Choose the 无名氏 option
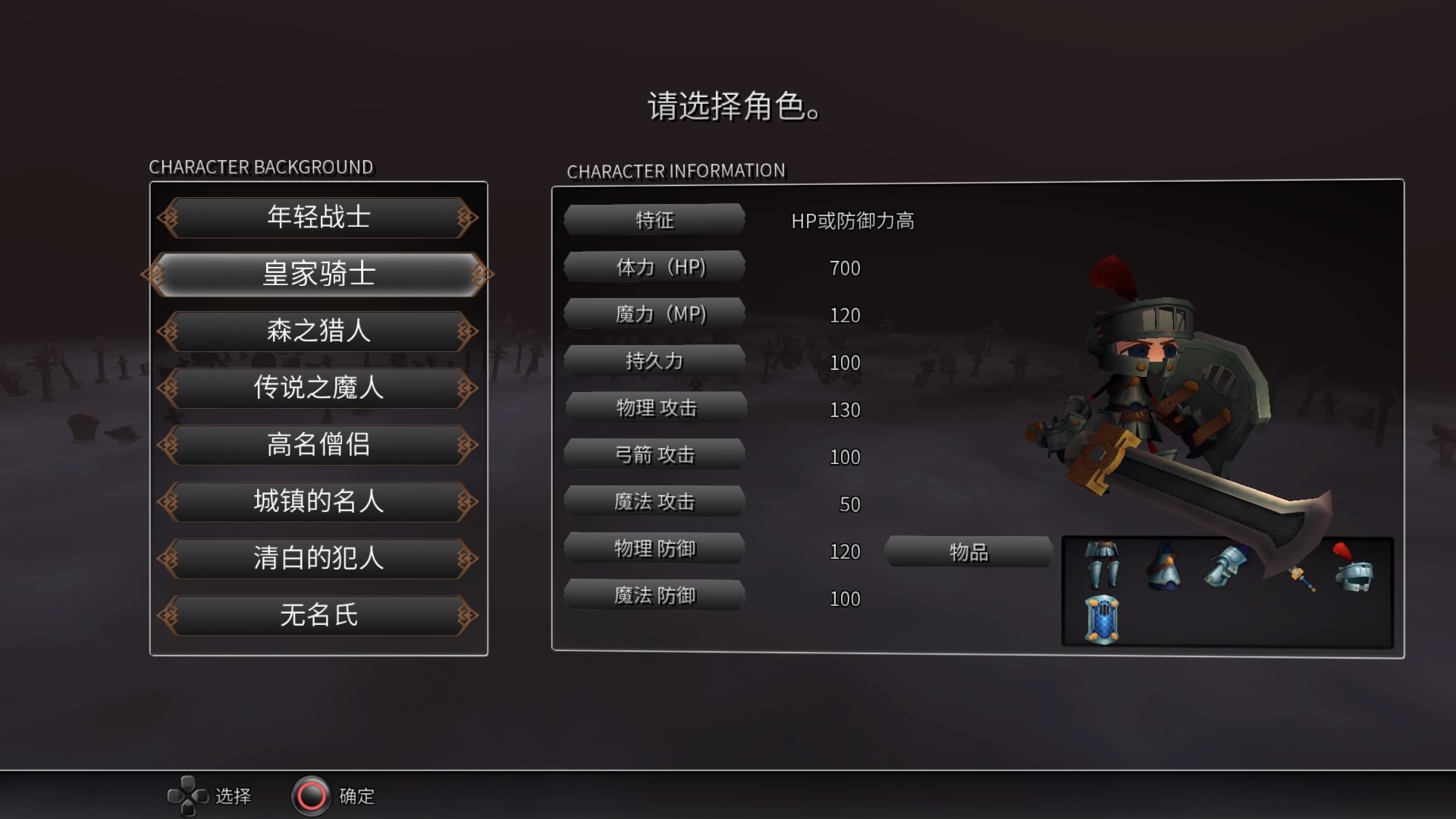 coord(318,615)
